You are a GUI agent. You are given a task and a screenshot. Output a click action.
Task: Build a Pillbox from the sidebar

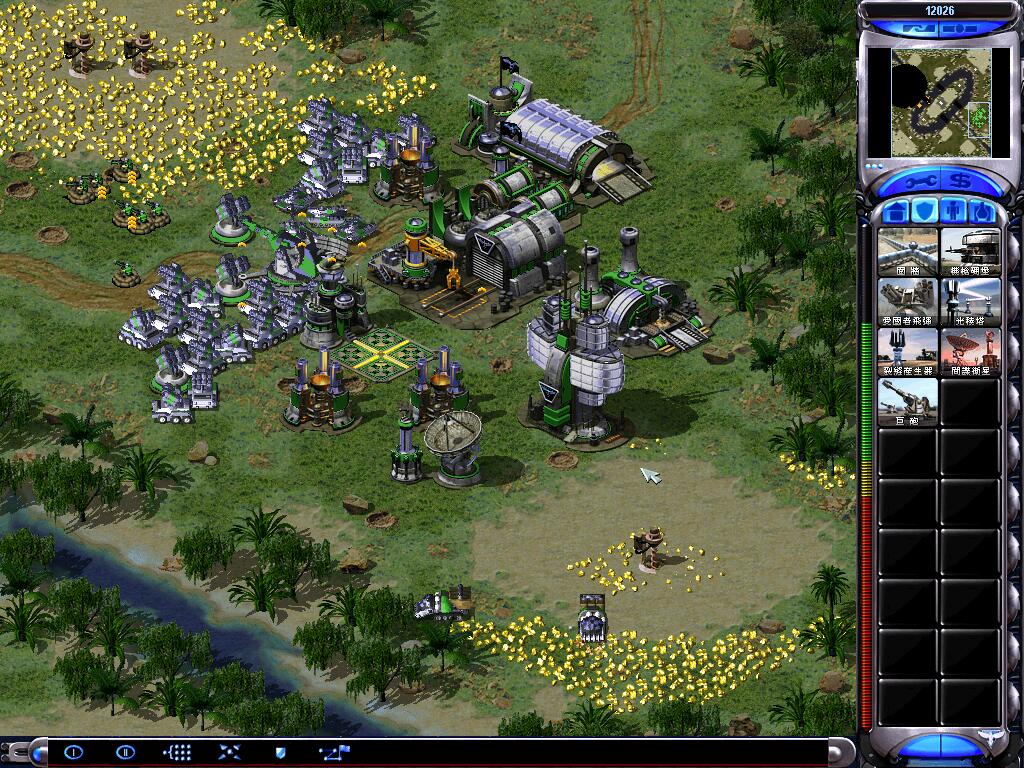pyautogui.click(x=970, y=251)
